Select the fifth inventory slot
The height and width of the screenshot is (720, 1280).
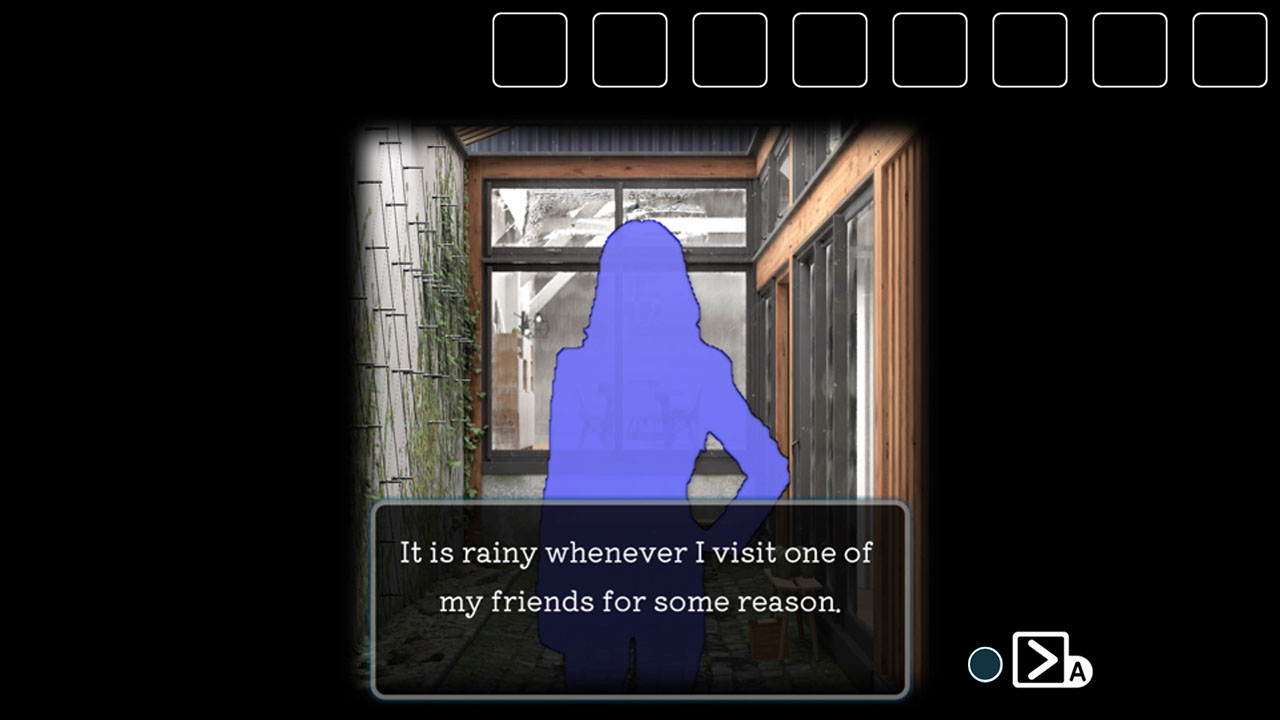coord(930,50)
